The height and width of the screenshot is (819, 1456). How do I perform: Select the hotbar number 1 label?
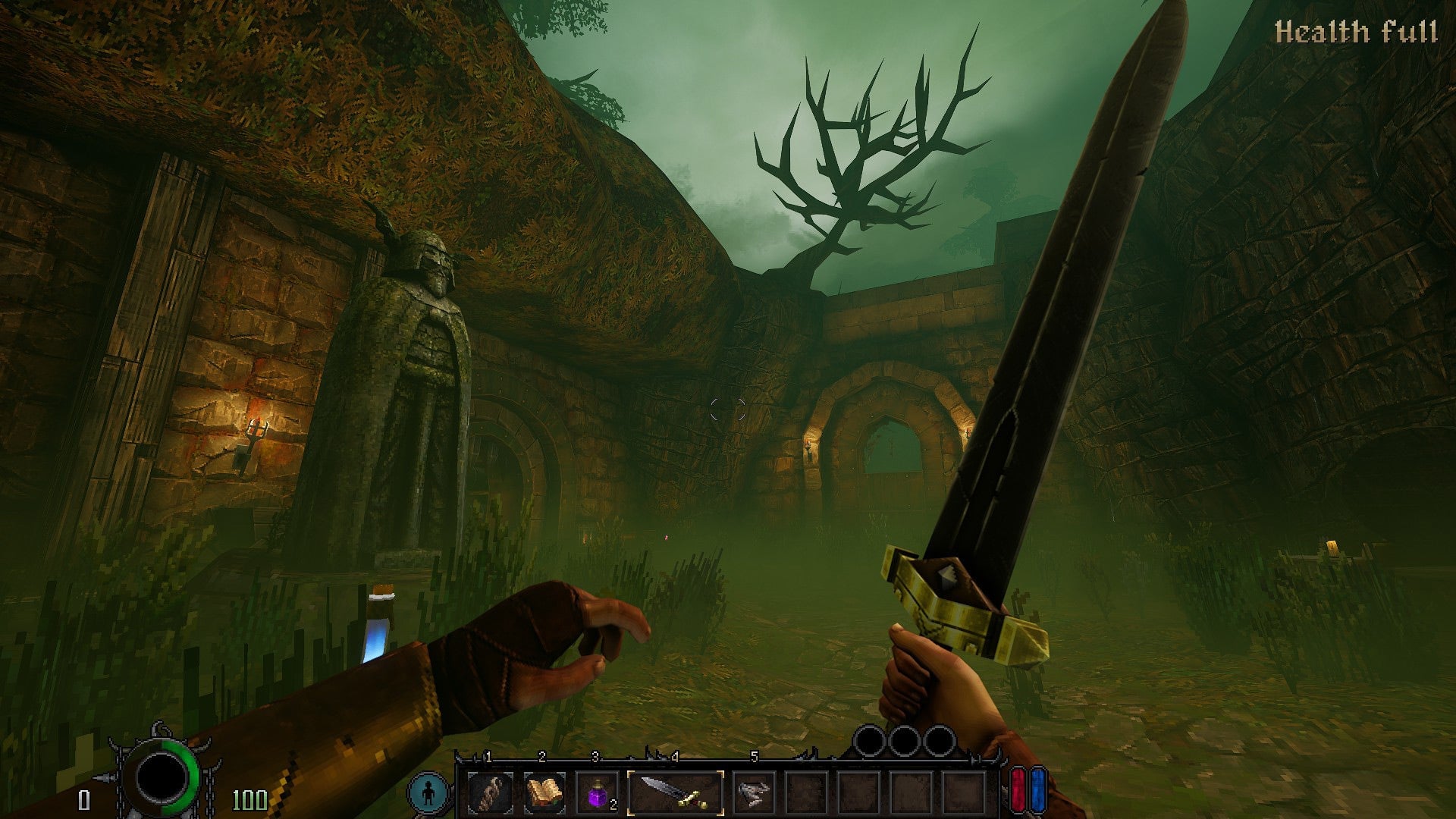pyautogui.click(x=488, y=756)
